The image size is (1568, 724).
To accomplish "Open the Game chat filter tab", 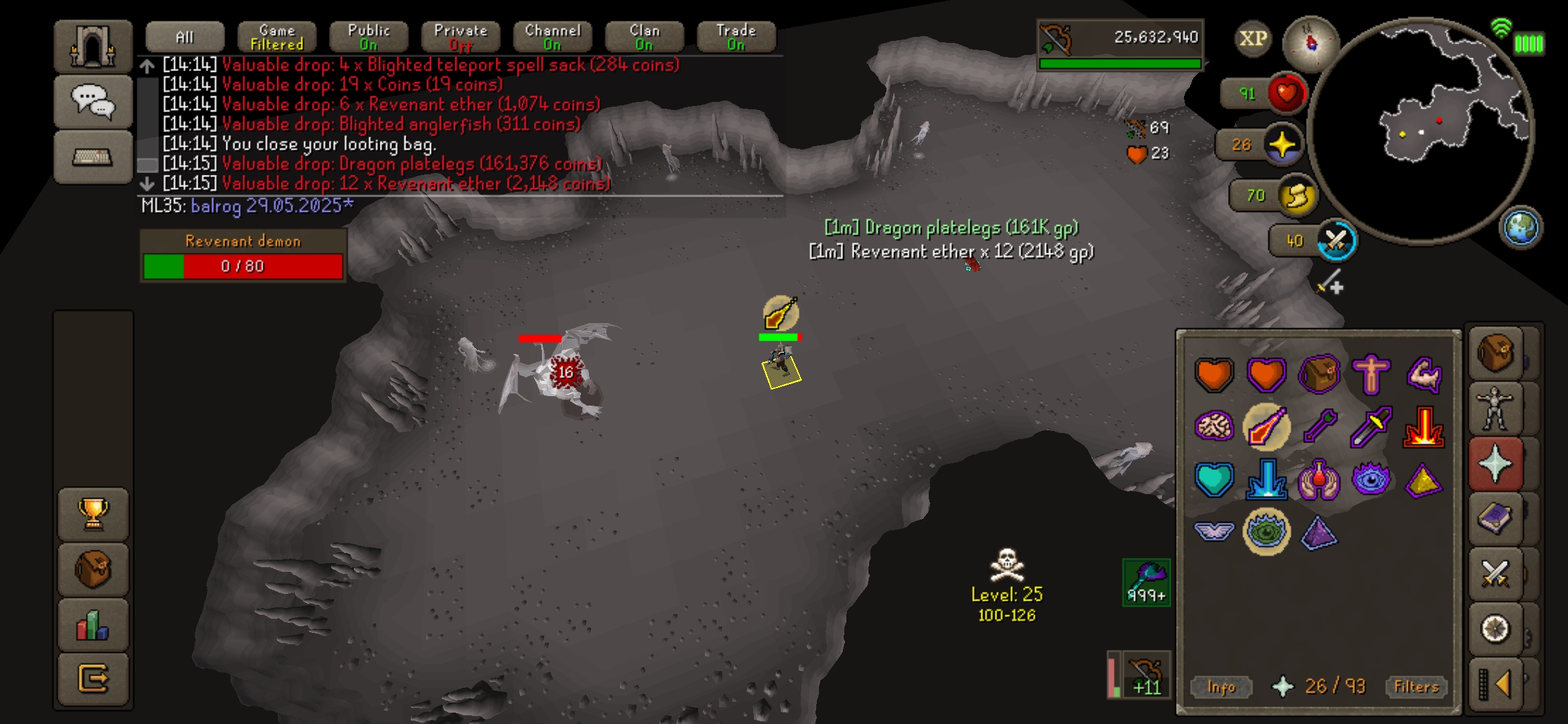I will click(277, 38).
